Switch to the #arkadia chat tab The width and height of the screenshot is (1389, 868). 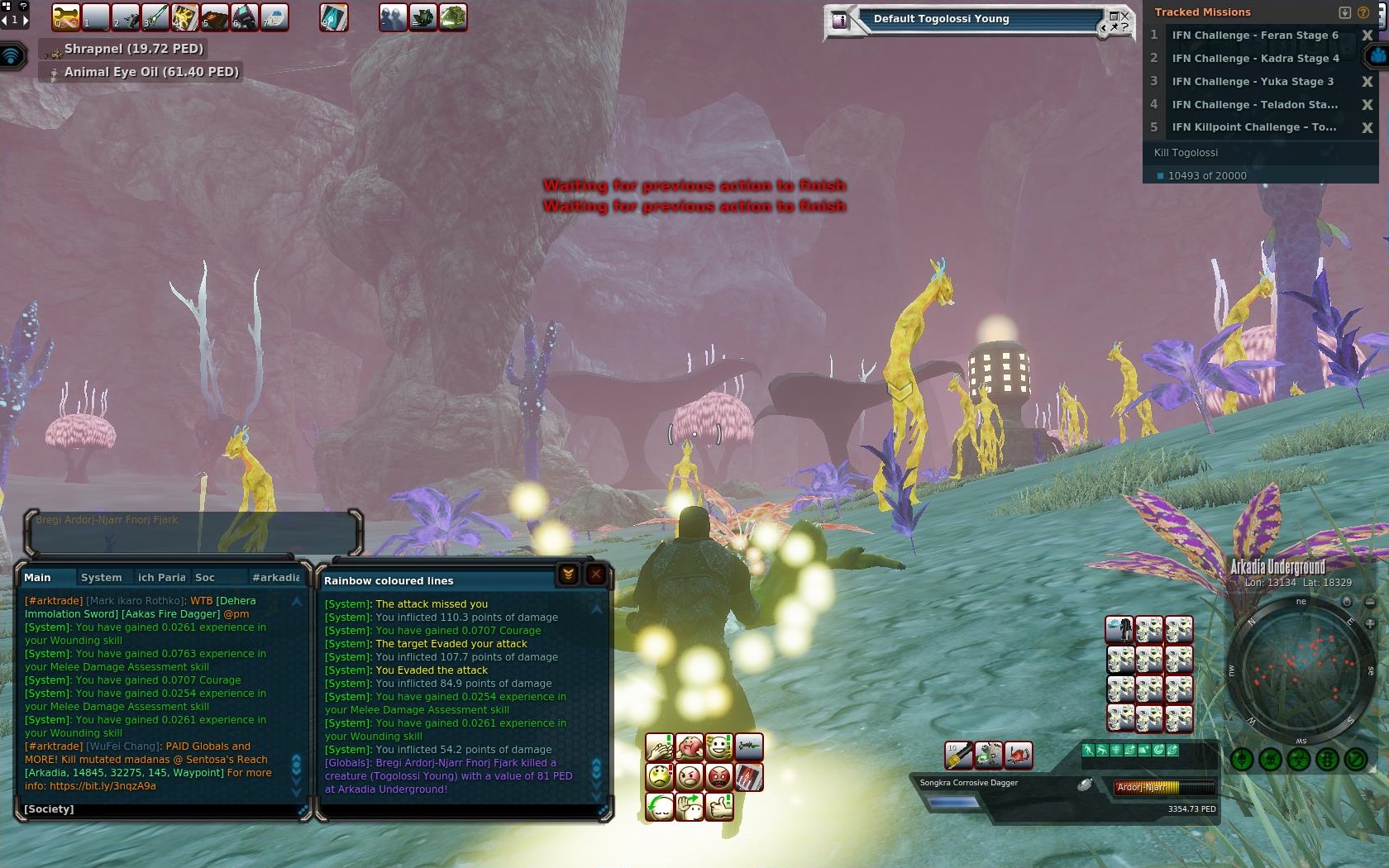275,578
